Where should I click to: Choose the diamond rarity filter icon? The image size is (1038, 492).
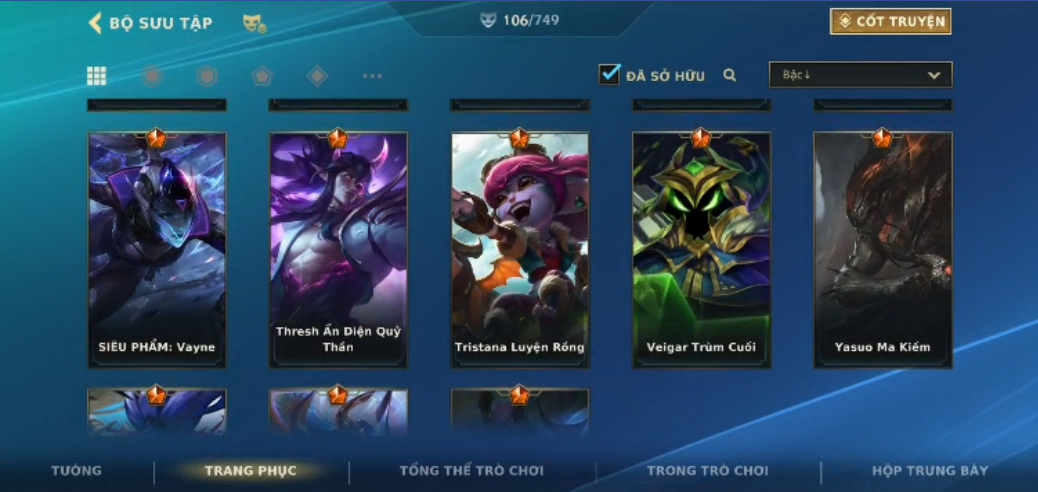[x=317, y=76]
